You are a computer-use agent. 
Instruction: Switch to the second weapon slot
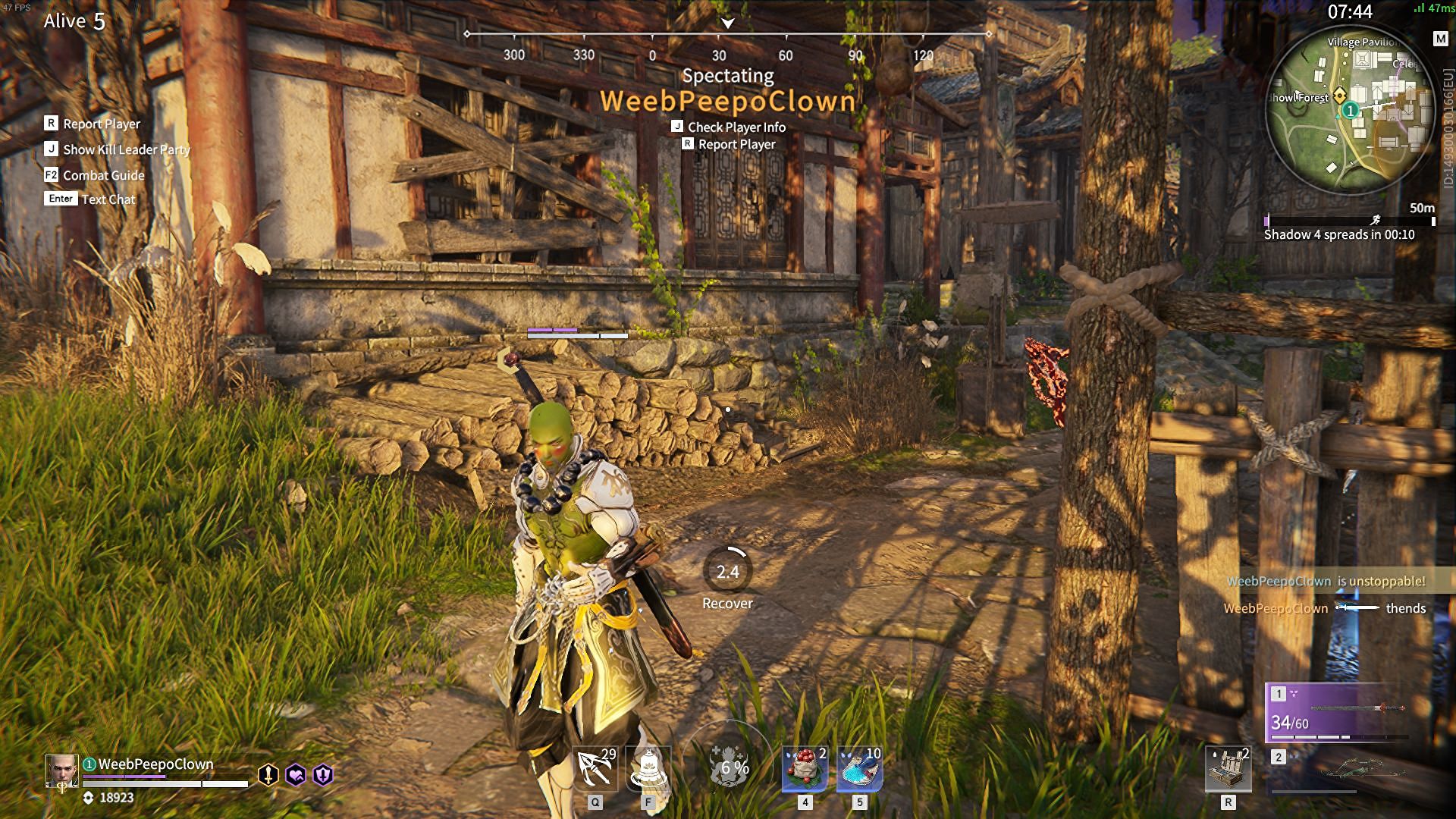[x=1338, y=770]
